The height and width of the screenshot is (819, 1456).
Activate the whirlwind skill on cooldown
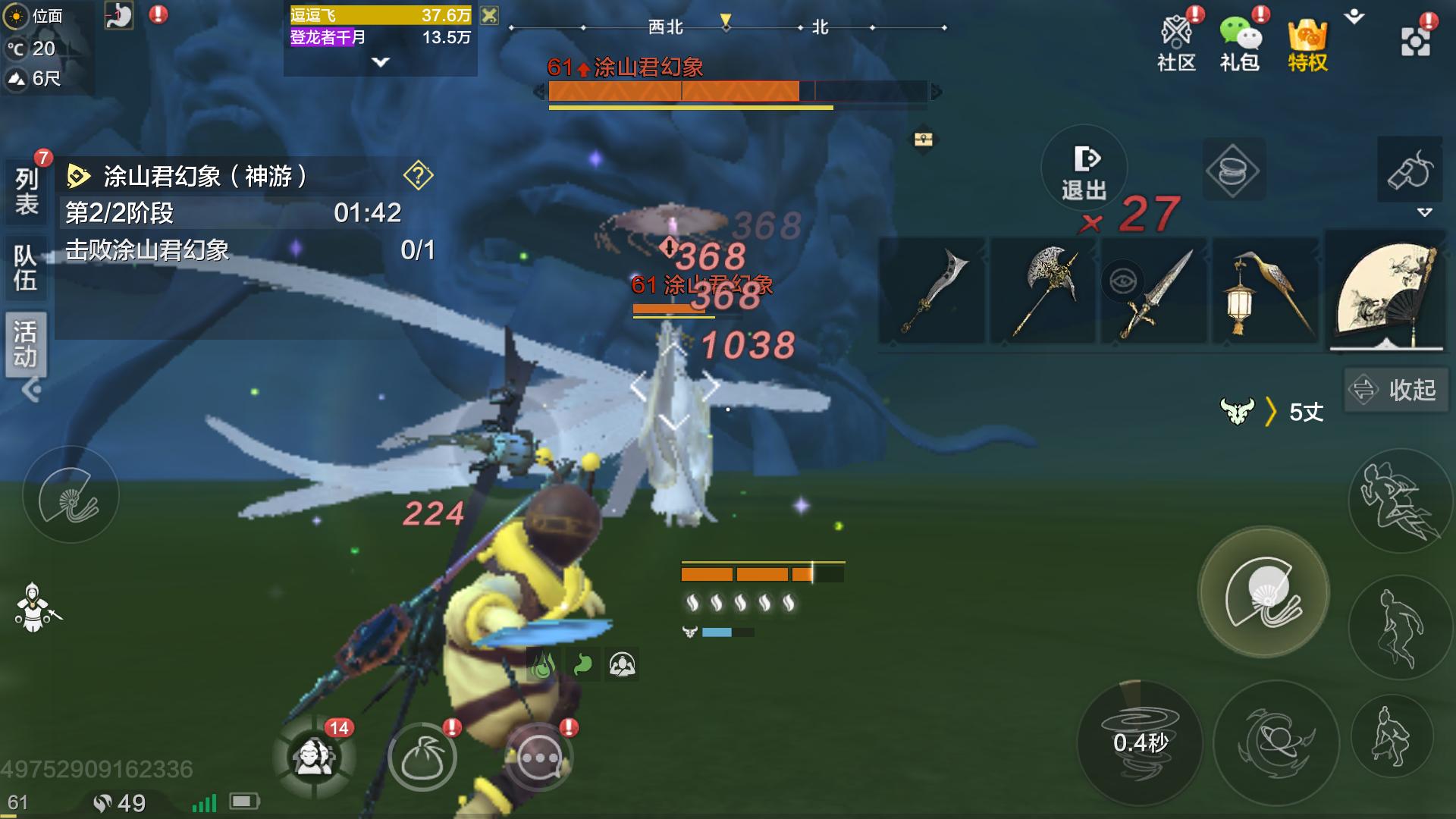pos(1140,742)
